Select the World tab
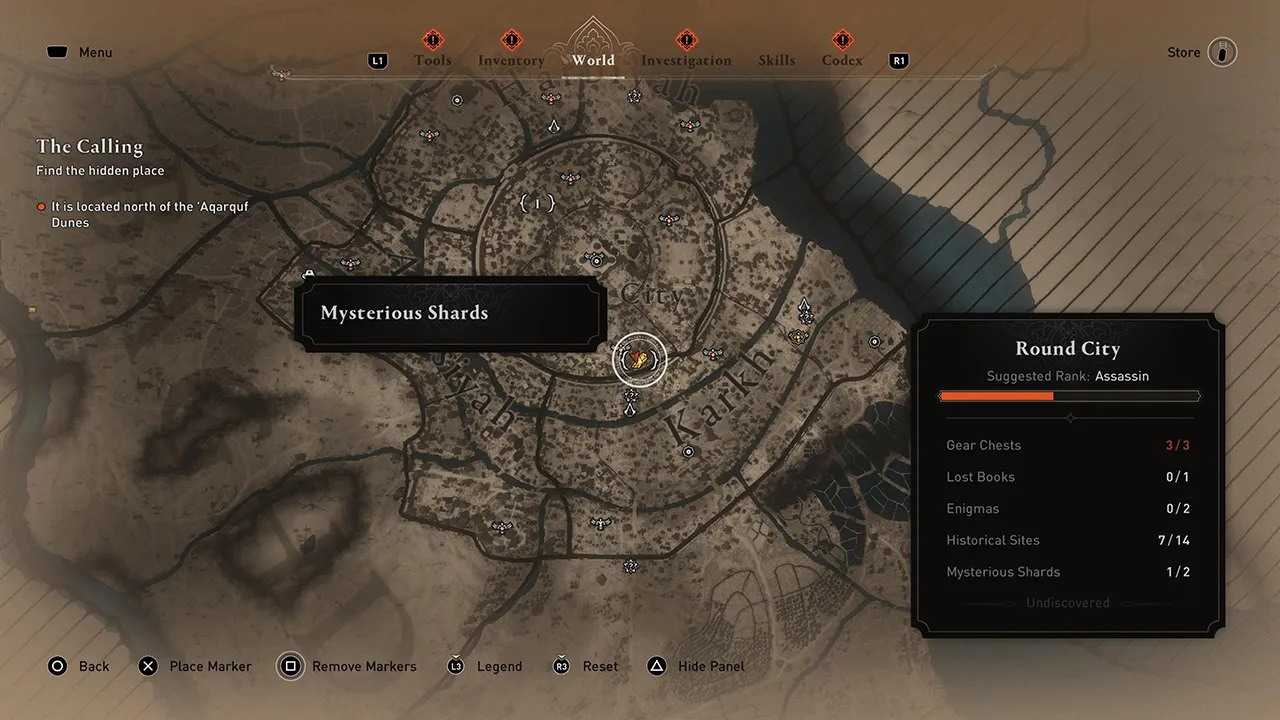This screenshot has width=1280, height=720. 594,60
